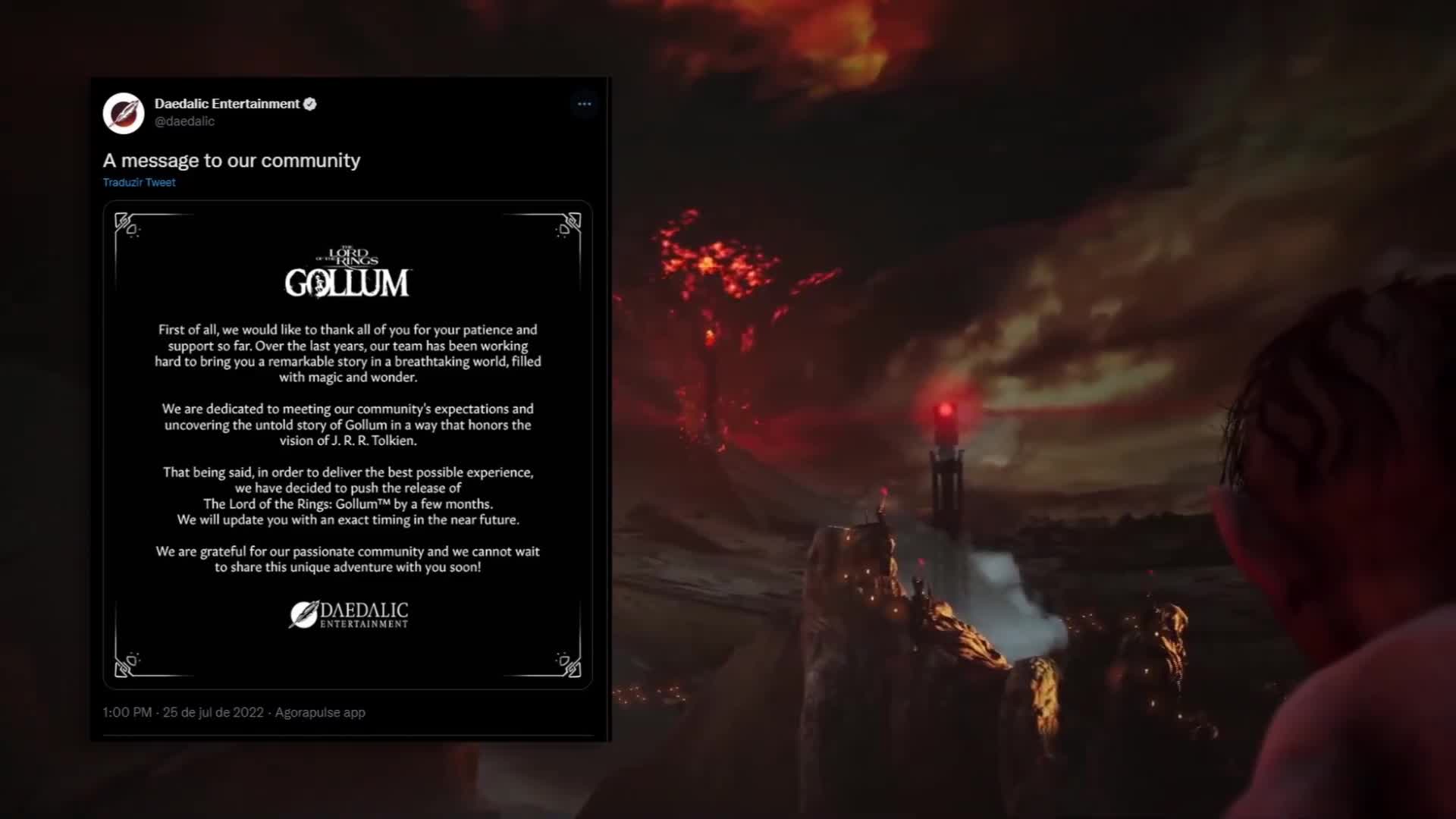Select the Traduzir Tweet option
Viewport: 1456px width, 819px height.
point(139,182)
